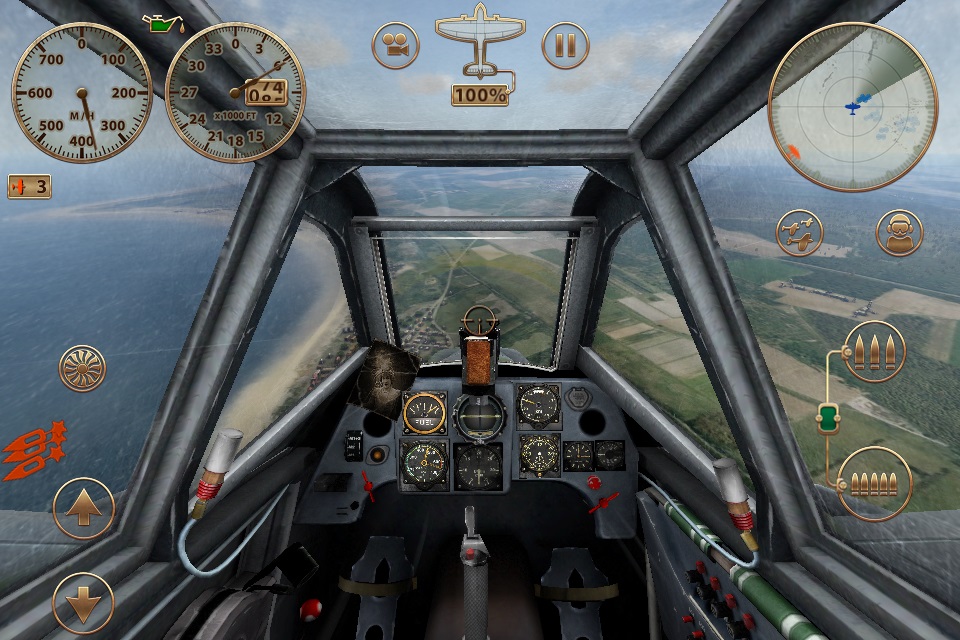Fire the three-shell cannon button

tap(874, 351)
